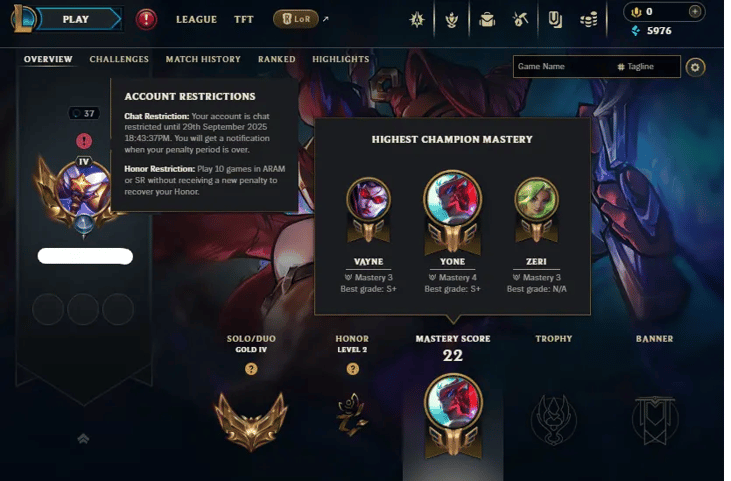Open the Challenges tab
Screen dimensions: 731x481
click(119, 59)
